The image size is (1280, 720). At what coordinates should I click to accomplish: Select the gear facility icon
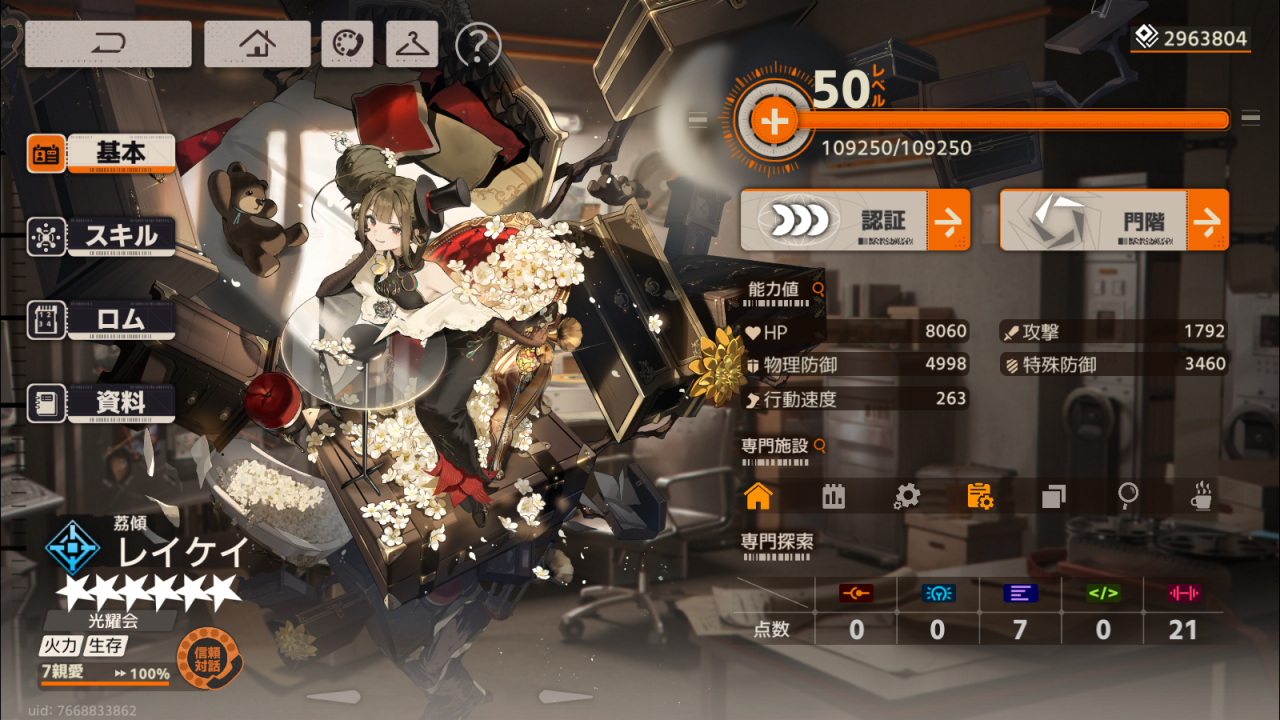pyautogui.click(x=906, y=496)
